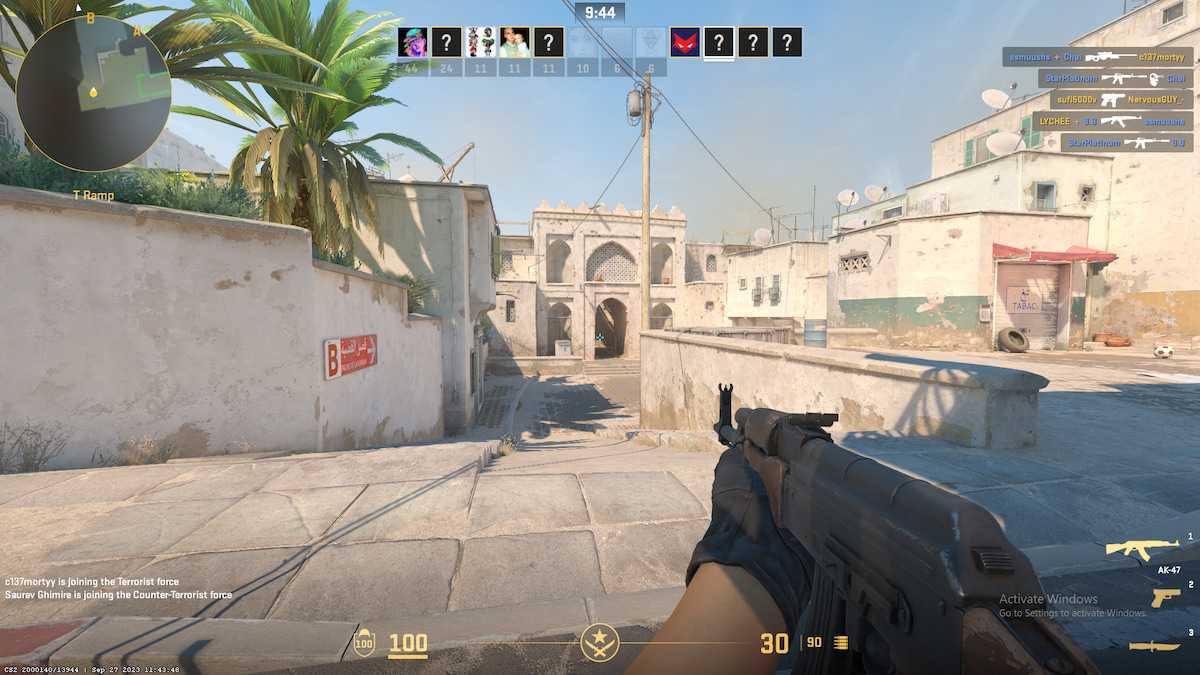The image size is (1200, 675).
Task: Choose the knife weapon slot
Action: [1154, 646]
